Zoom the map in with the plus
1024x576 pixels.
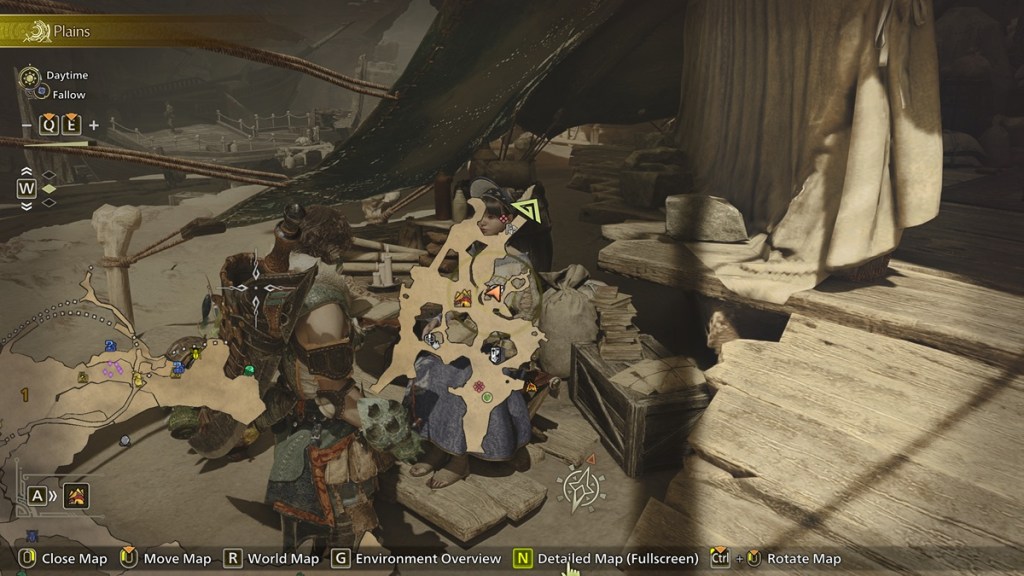[94, 125]
